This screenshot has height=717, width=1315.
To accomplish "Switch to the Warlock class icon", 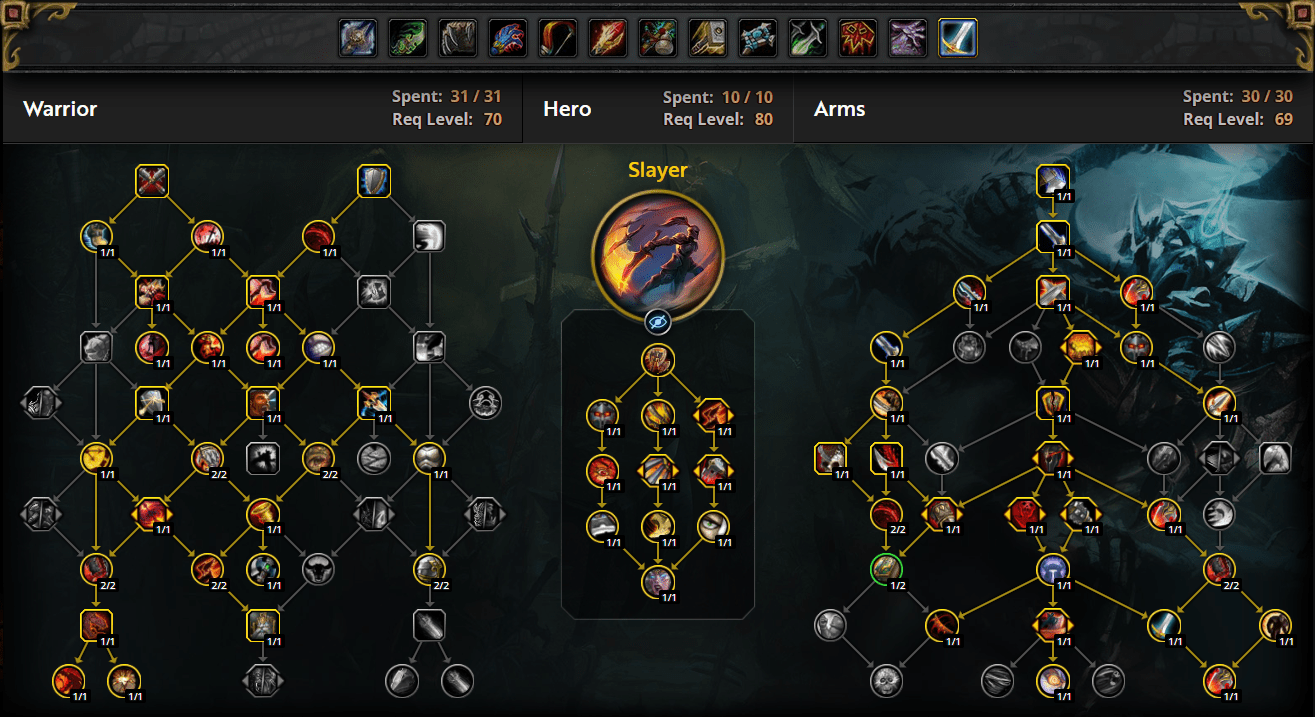I will pos(908,38).
